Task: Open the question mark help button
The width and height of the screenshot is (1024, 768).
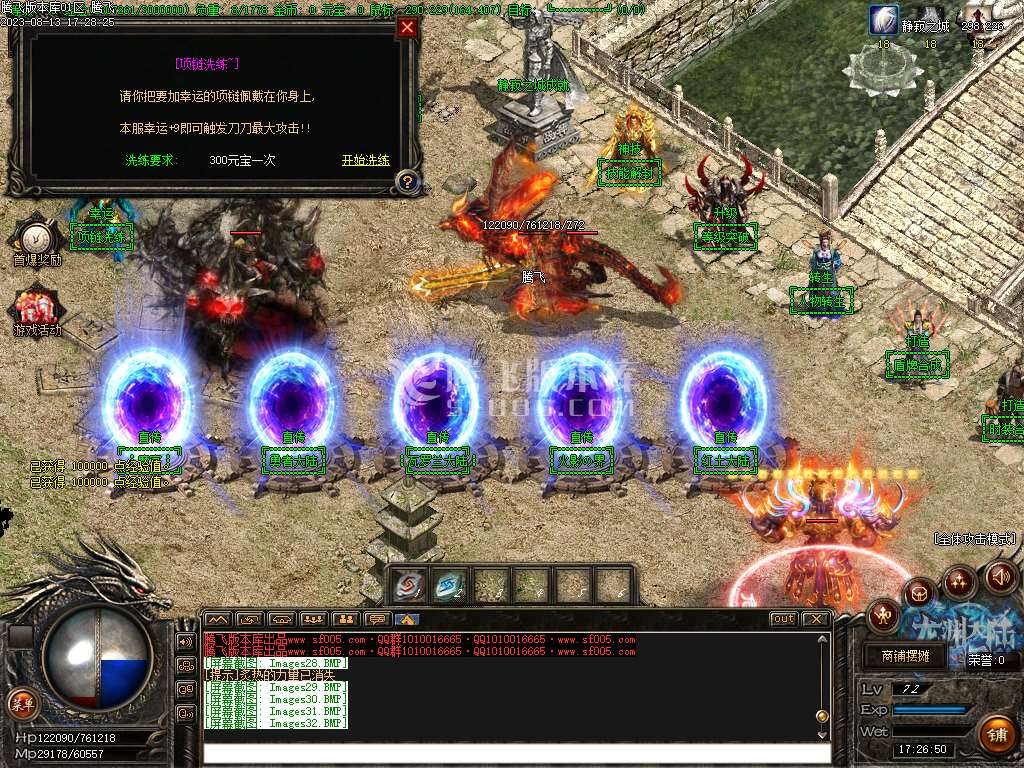Action: tap(406, 182)
